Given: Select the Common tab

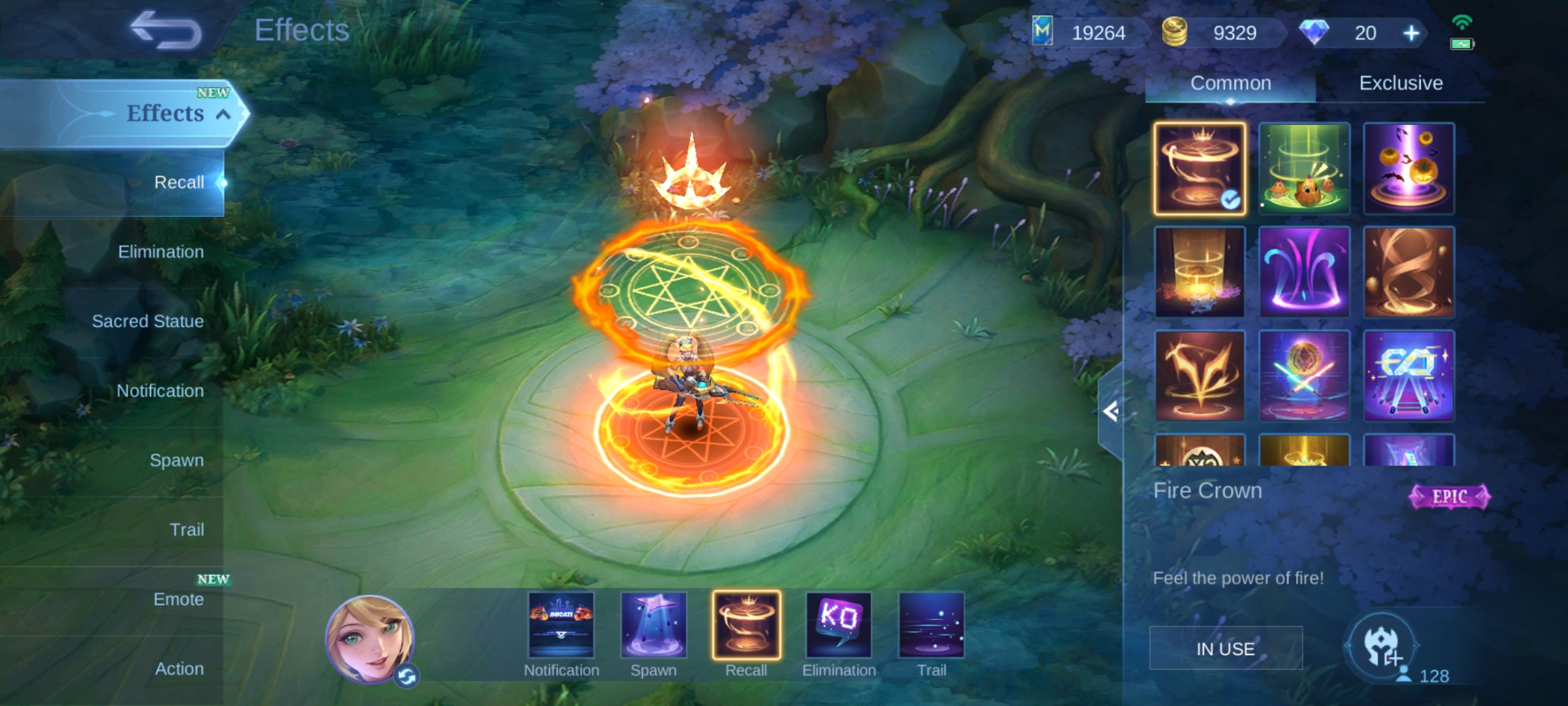Looking at the screenshot, I should click(x=1230, y=83).
